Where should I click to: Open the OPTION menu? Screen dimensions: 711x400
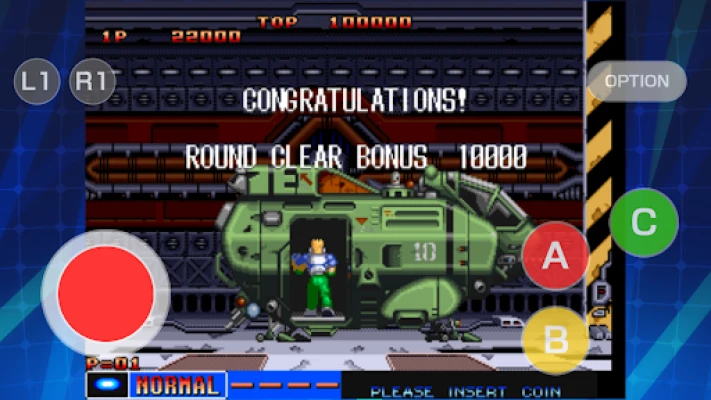[637, 81]
